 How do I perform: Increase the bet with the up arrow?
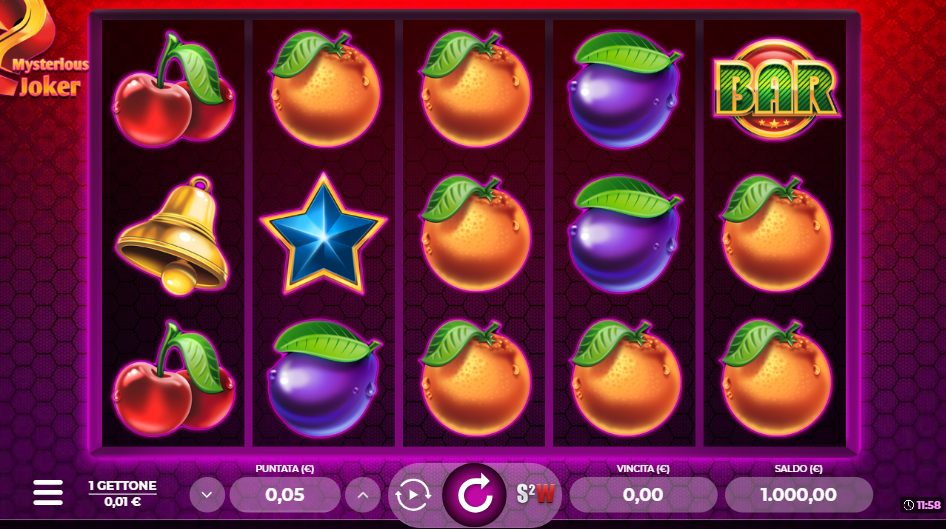coord(363,494)
